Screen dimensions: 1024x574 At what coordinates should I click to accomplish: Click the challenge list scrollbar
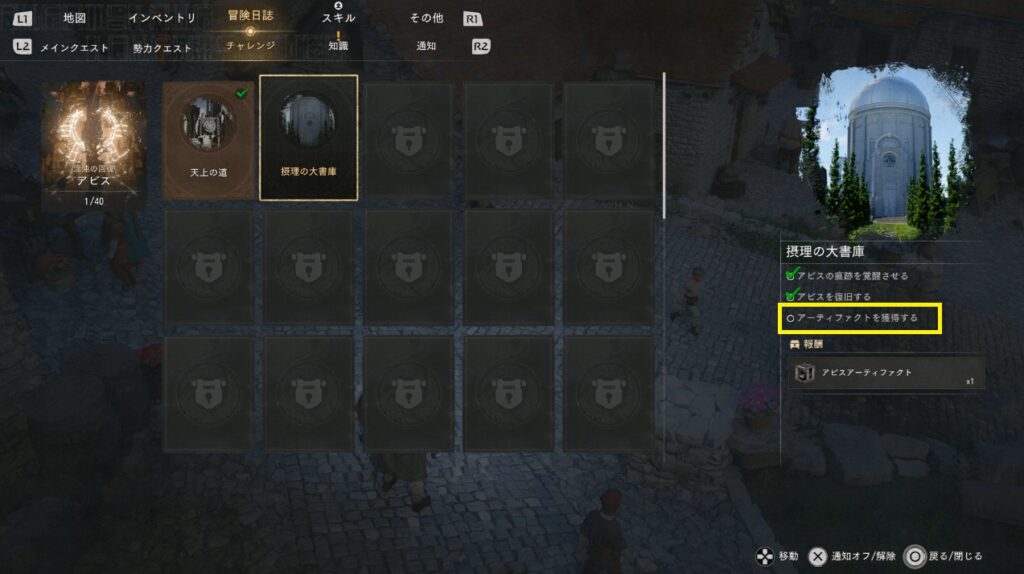click(664, 145)
